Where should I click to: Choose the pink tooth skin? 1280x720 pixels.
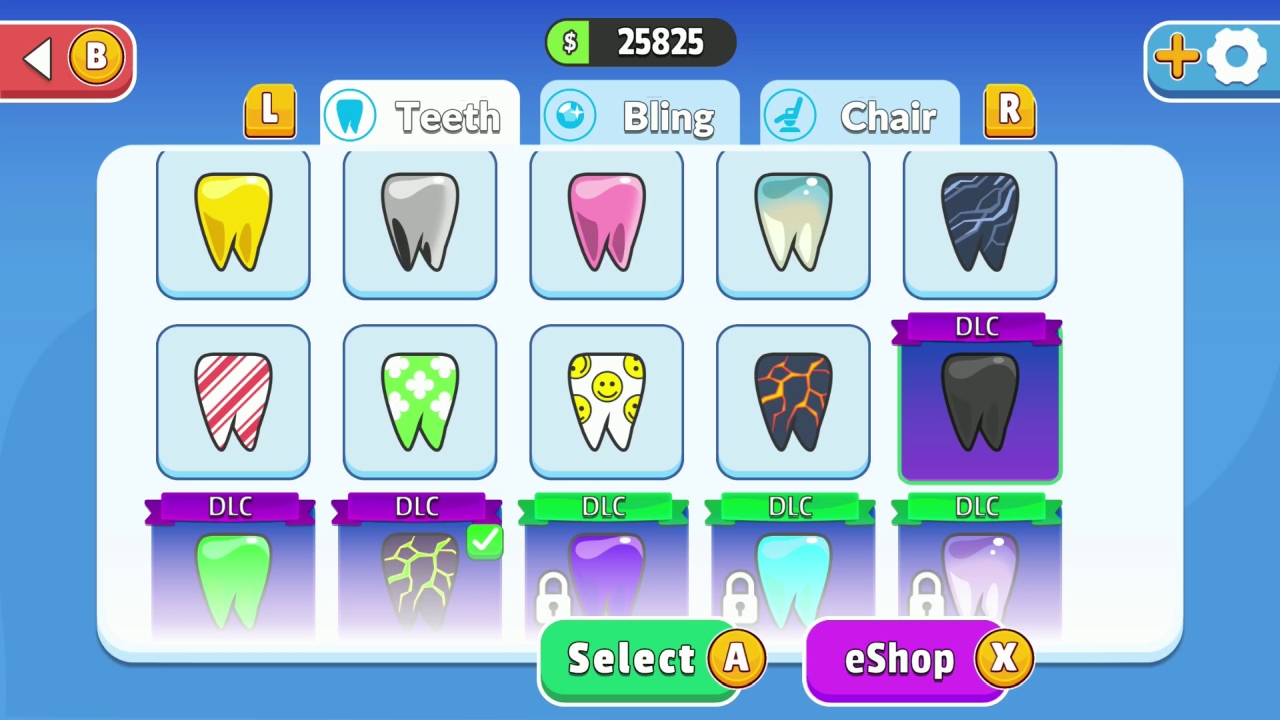pos(606,222)
